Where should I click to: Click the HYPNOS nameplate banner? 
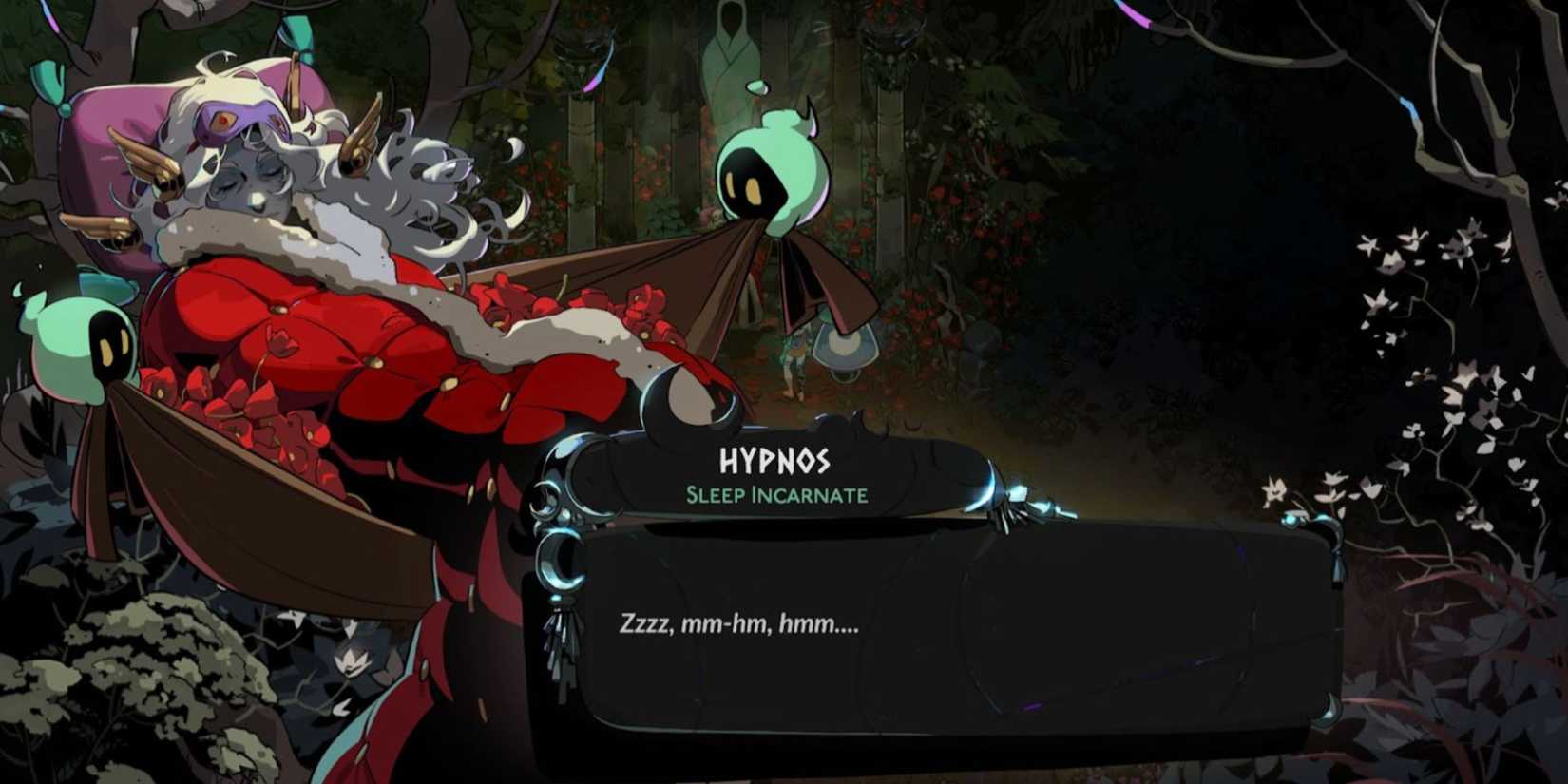coord(777,466)
